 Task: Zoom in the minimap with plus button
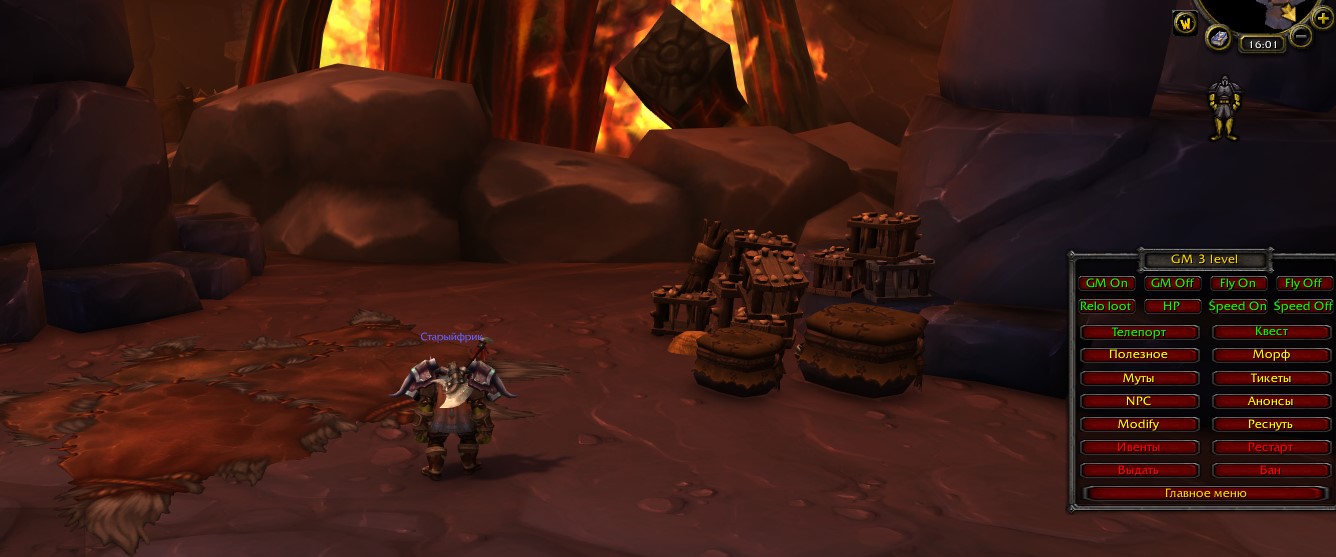[x=1324, y=19]
